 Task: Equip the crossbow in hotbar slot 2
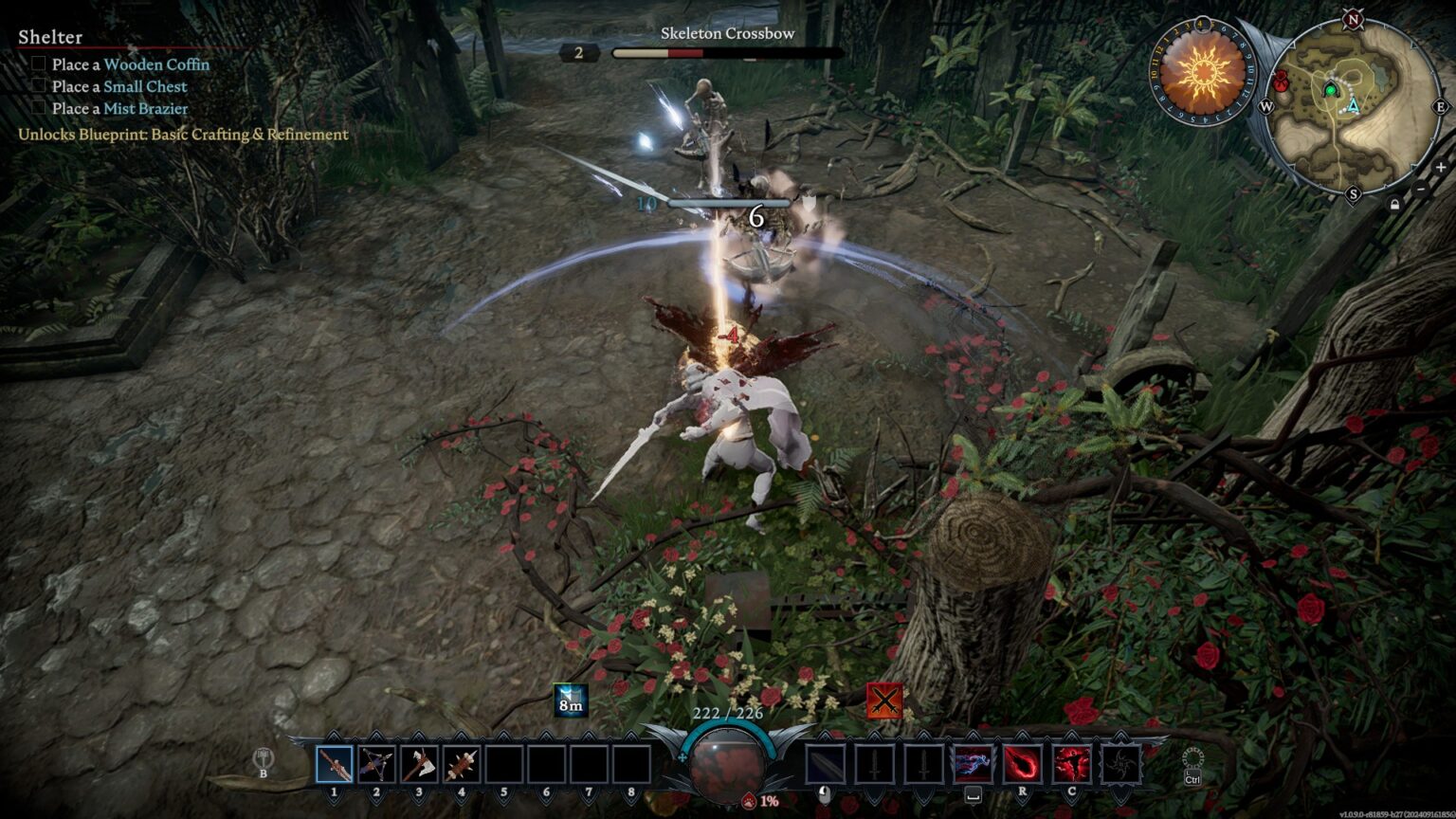click(376, 764)
